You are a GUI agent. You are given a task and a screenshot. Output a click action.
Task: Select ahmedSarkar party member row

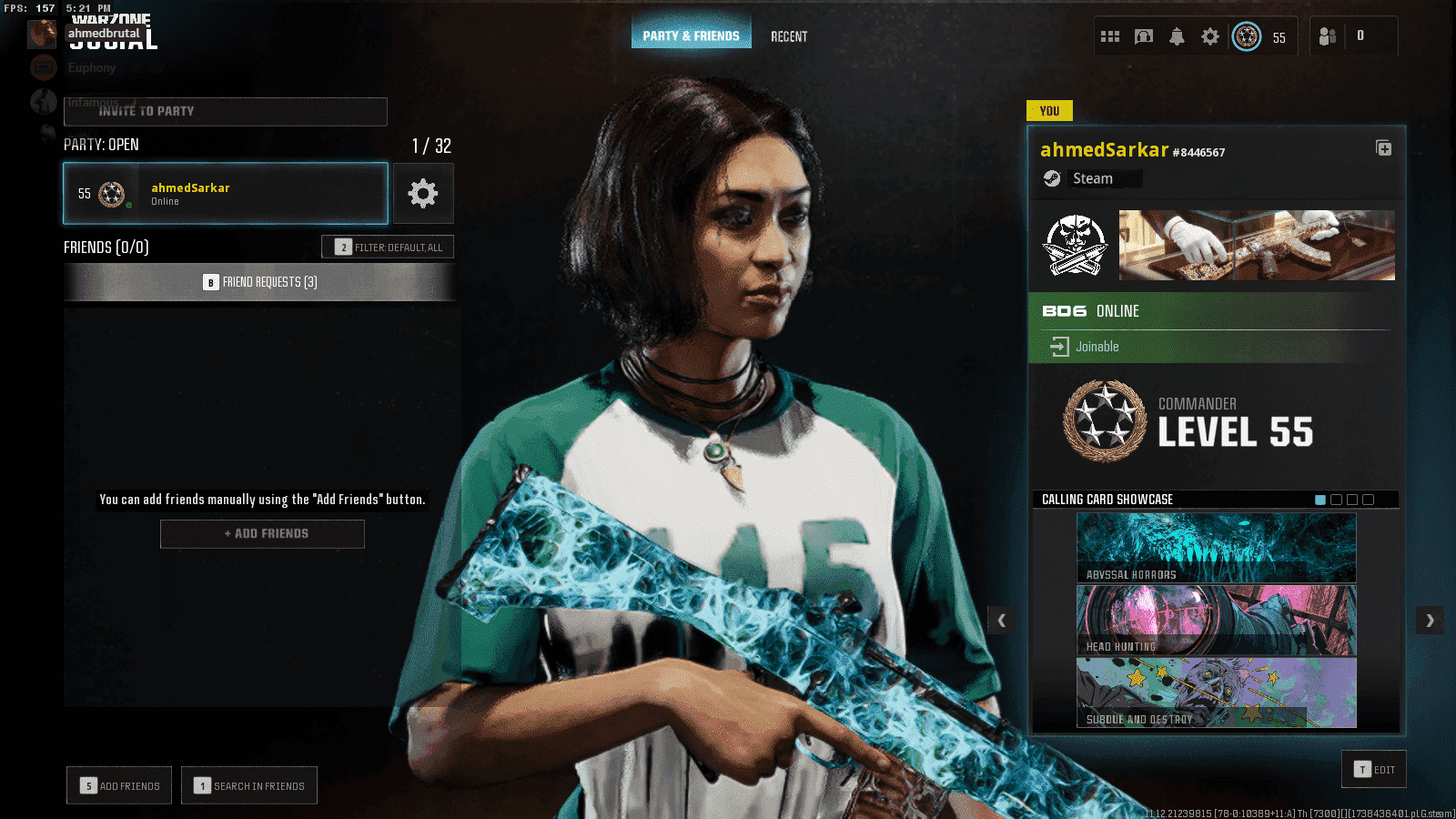pyautogui.click(x=226, y=193)
